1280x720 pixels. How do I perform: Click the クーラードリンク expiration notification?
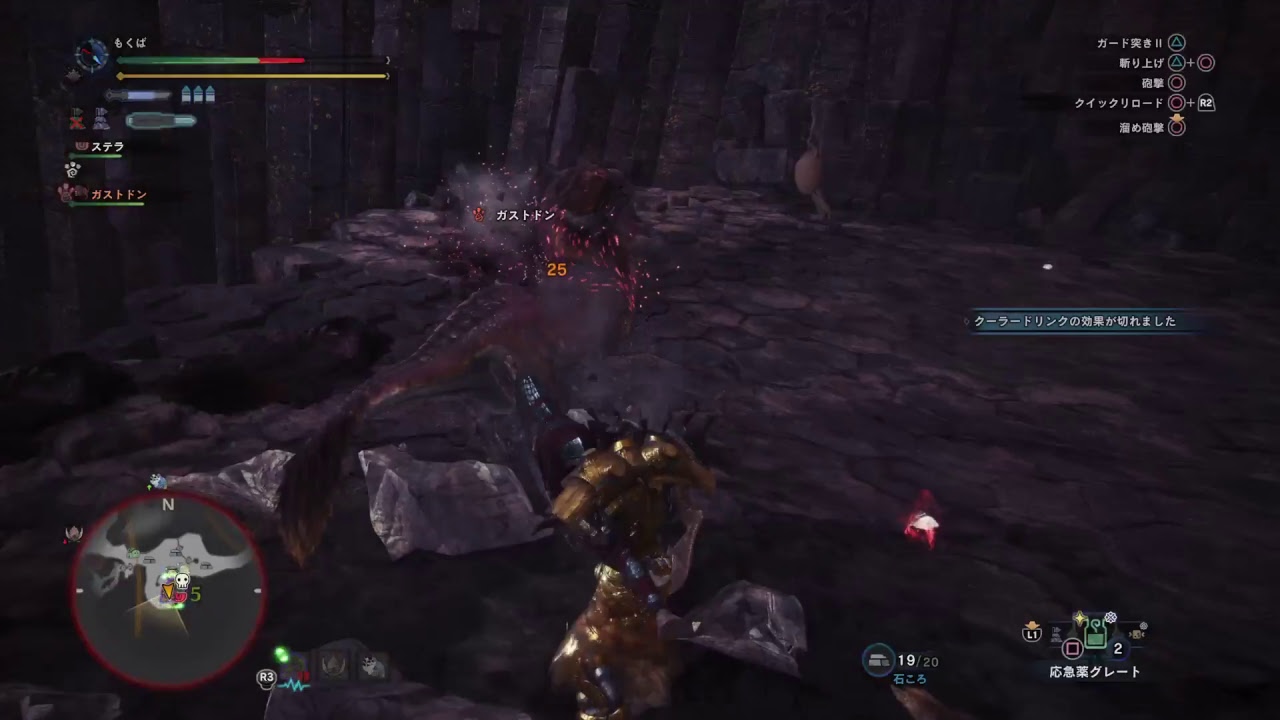pos(1075,322)
